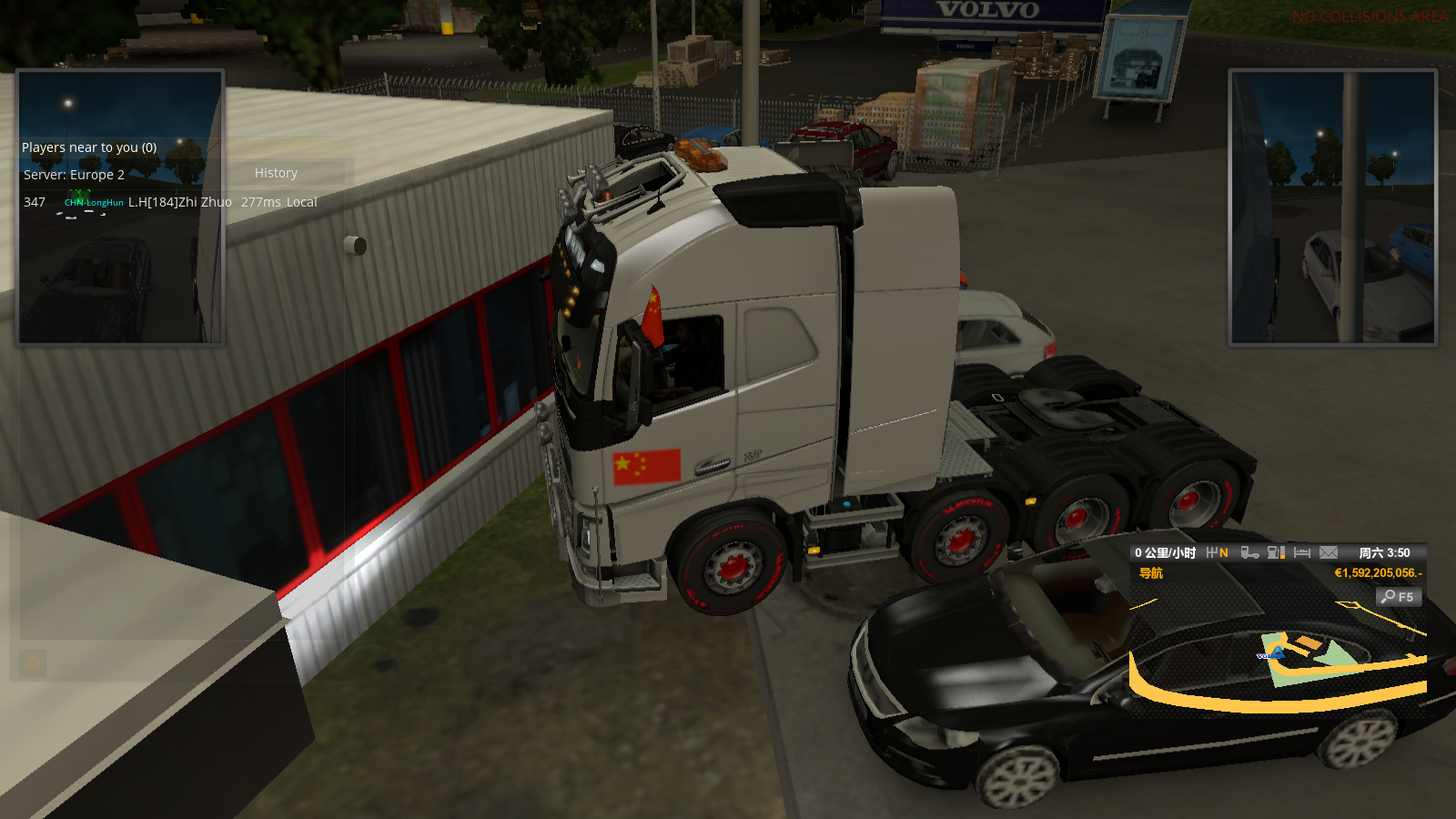Viewport: 1456px width, 819px height.
Task: Open the History tab in player list
Action: coord(276,173)
